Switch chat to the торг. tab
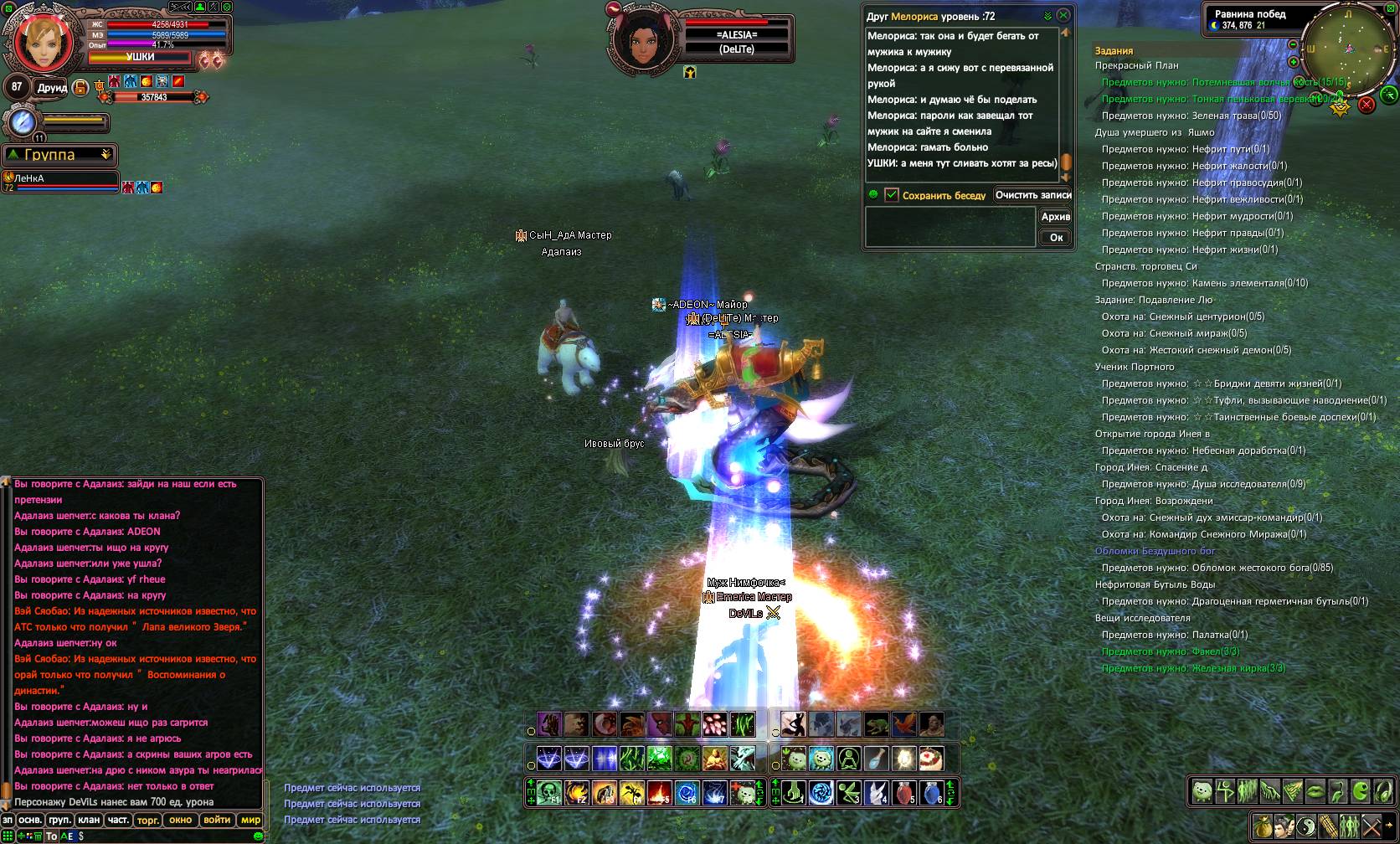 click(x=147, y=820)
